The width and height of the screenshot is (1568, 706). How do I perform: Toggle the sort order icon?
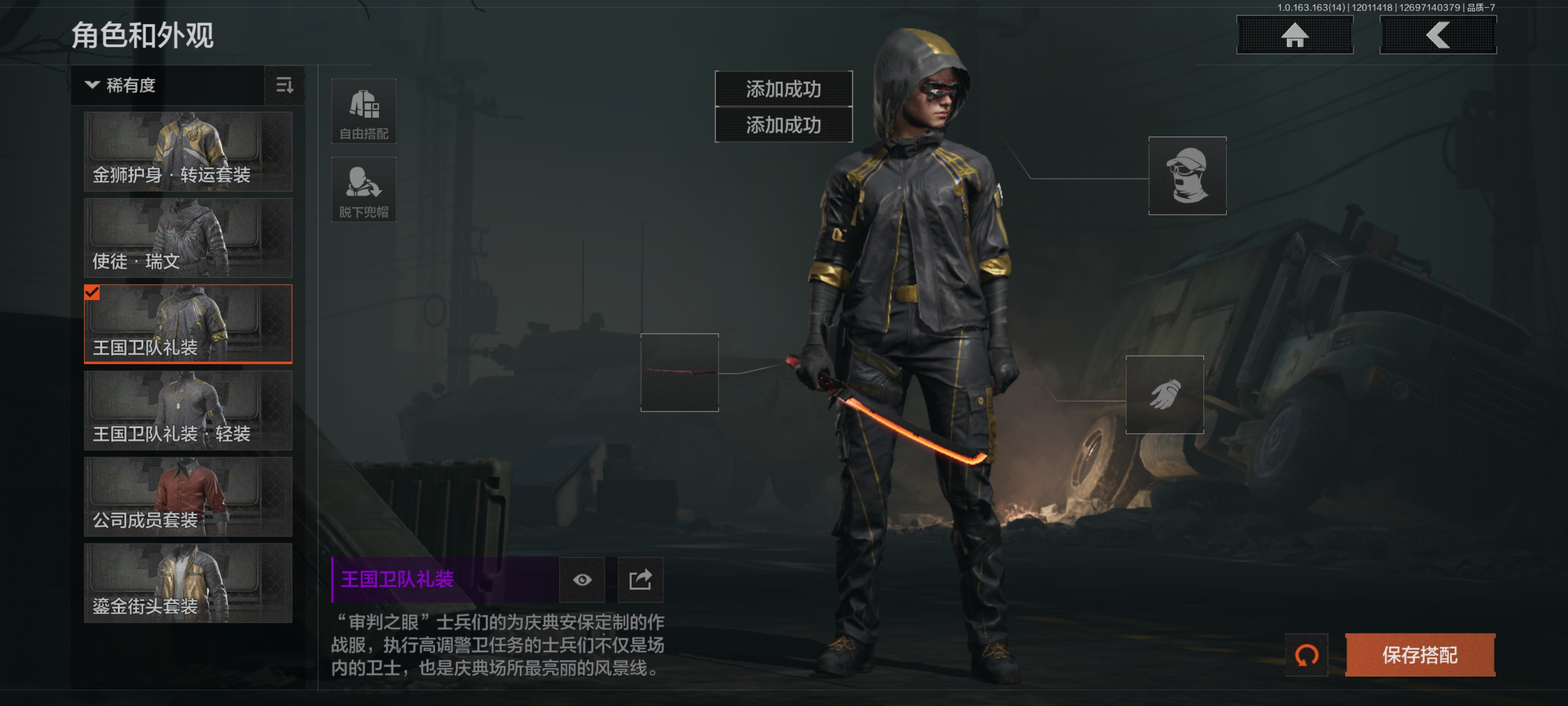[284, 85]
